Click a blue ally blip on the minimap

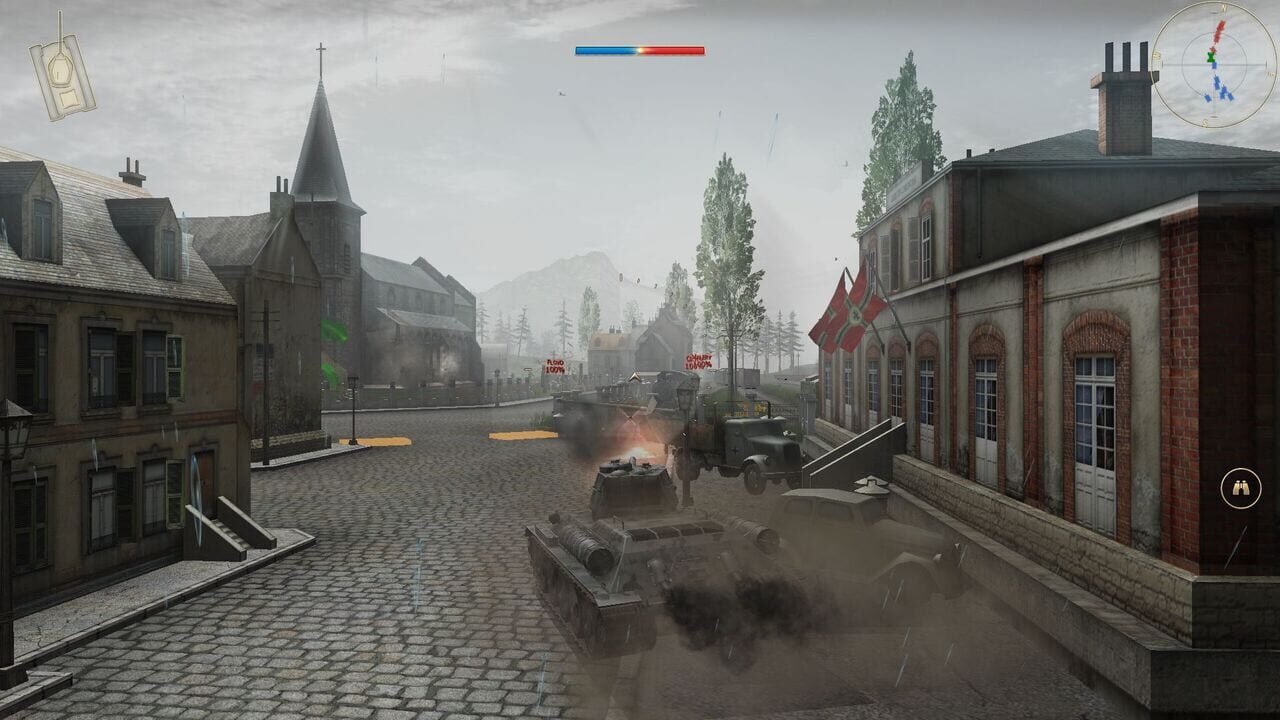point(1215,66)
